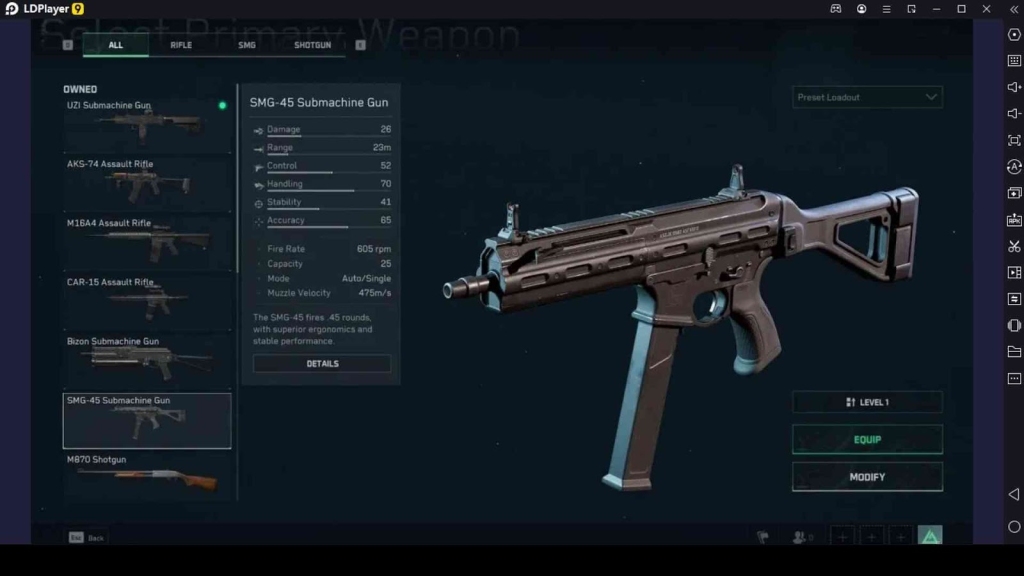This screenshot has width=1024, height=576.
Task: Close the LDPlayer window
Action: [x=986, y=9]
